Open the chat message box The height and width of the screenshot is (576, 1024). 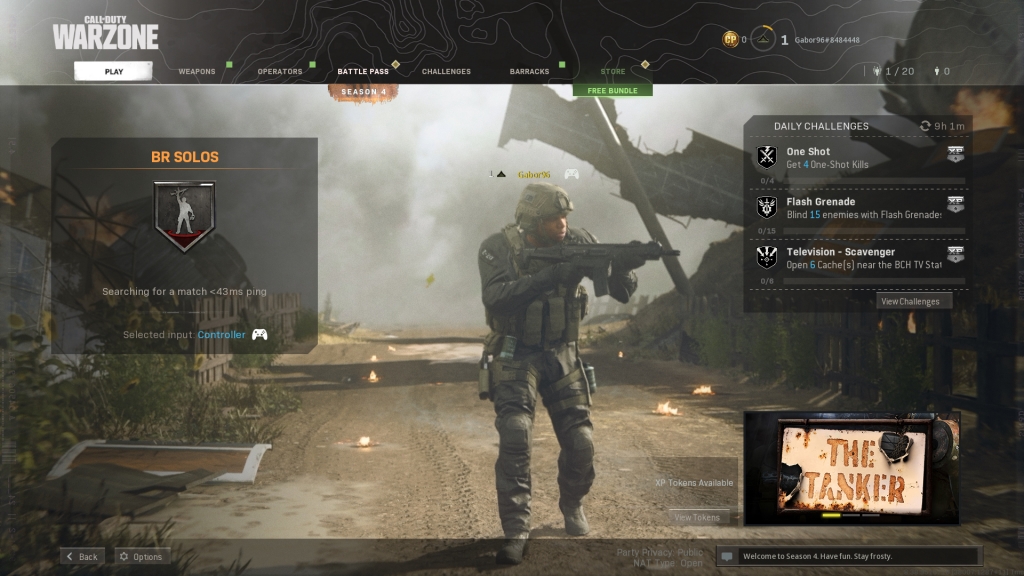(848, 556)
